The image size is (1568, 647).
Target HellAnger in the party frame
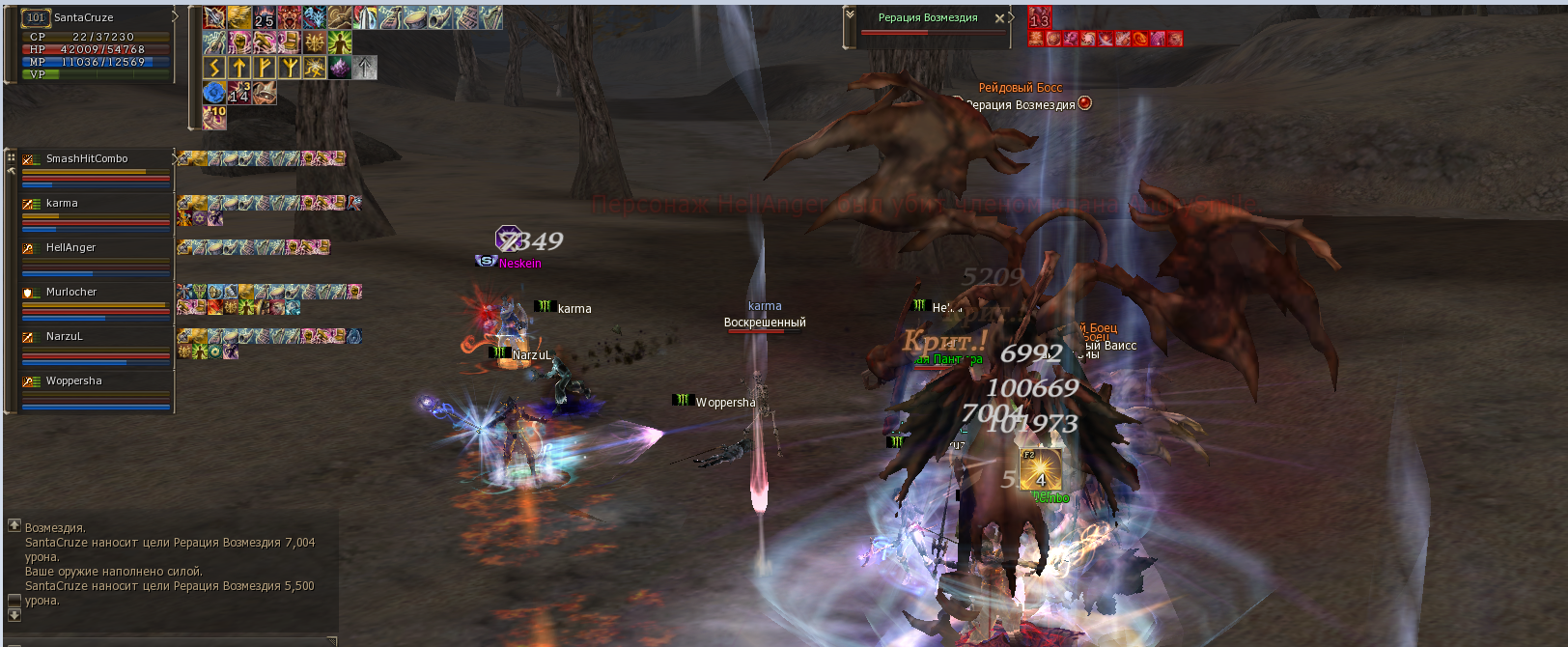71,248
